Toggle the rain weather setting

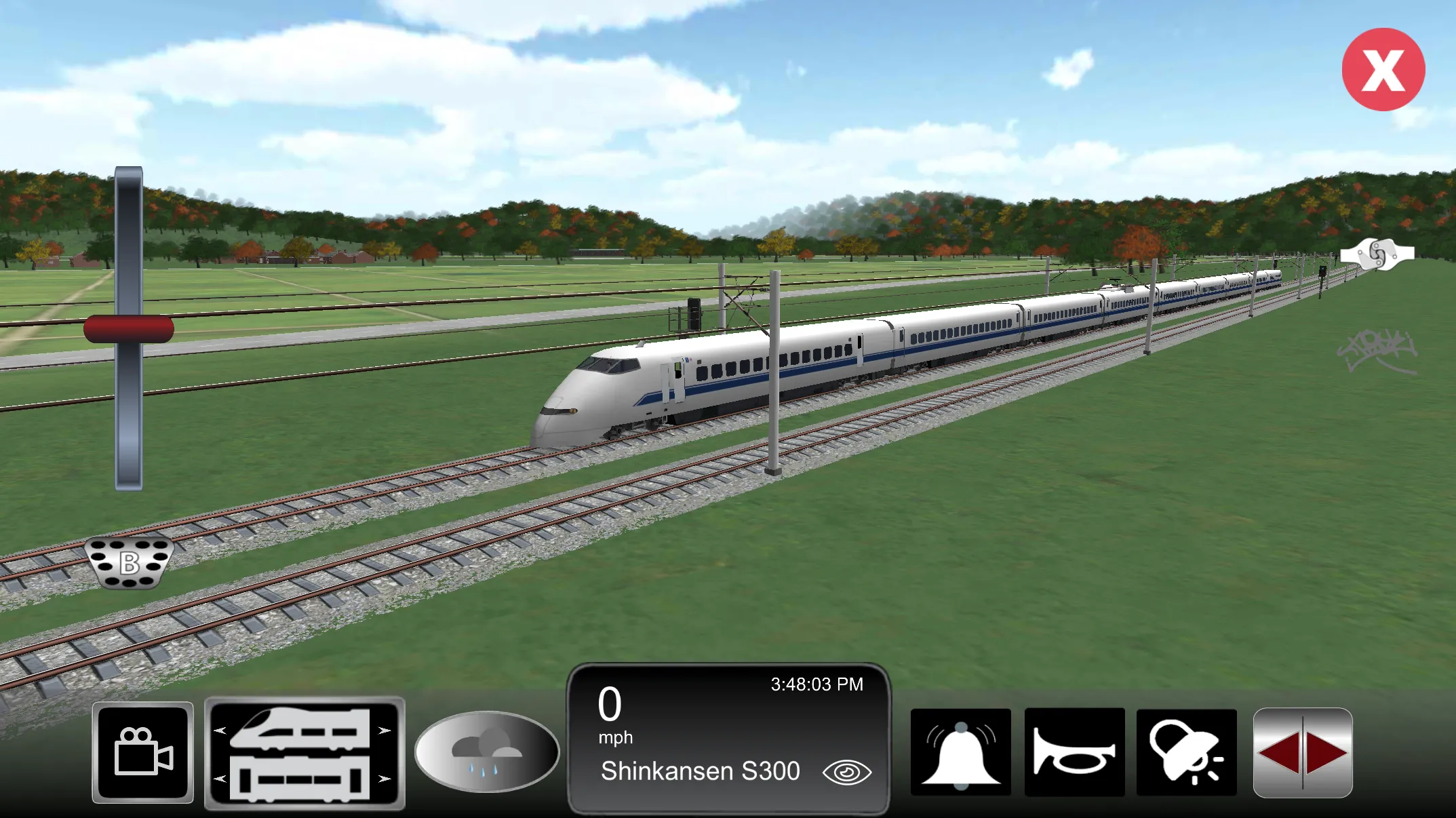tap(490, 752)
